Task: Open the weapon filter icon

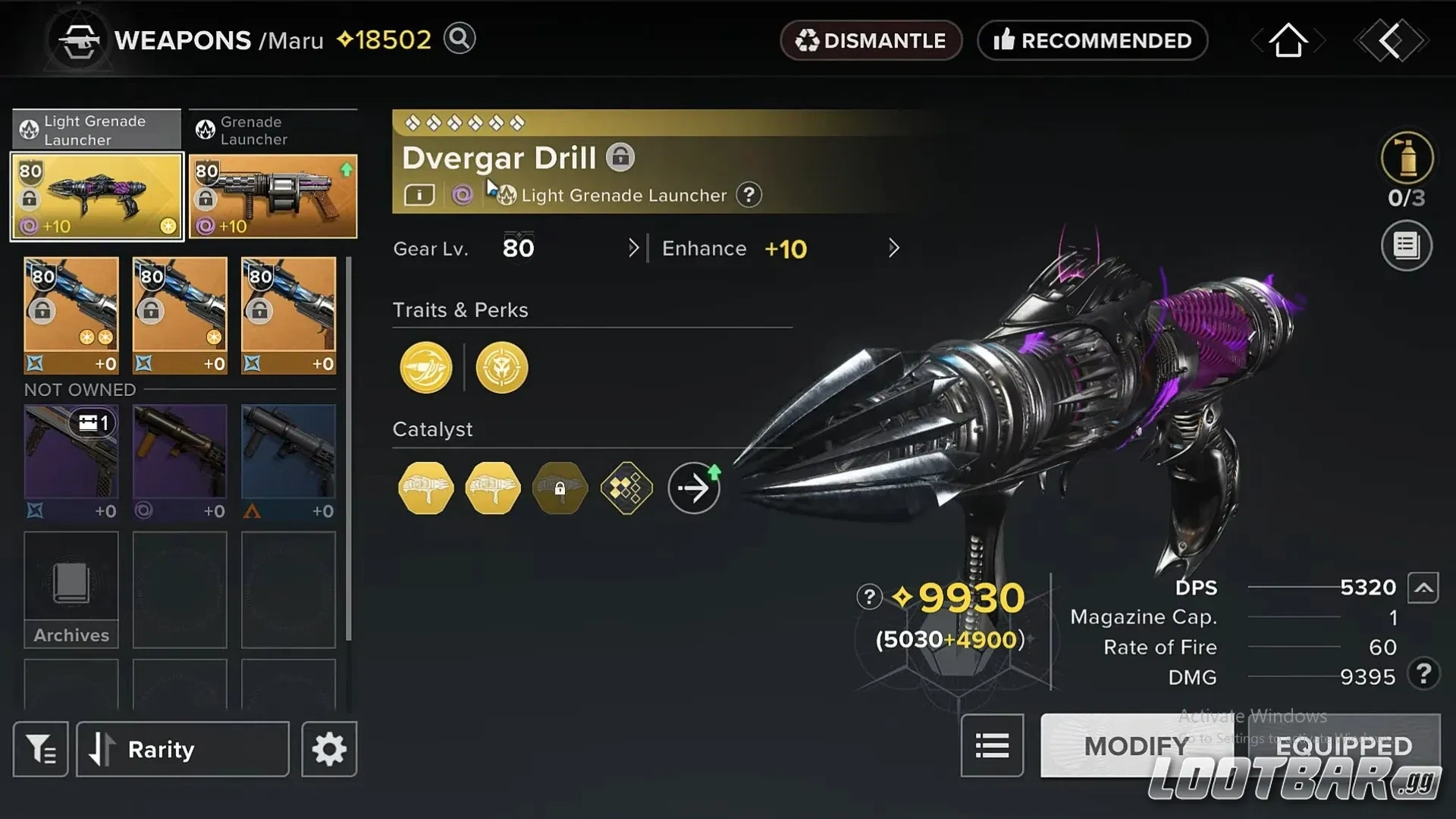Action: pos(40,748)
